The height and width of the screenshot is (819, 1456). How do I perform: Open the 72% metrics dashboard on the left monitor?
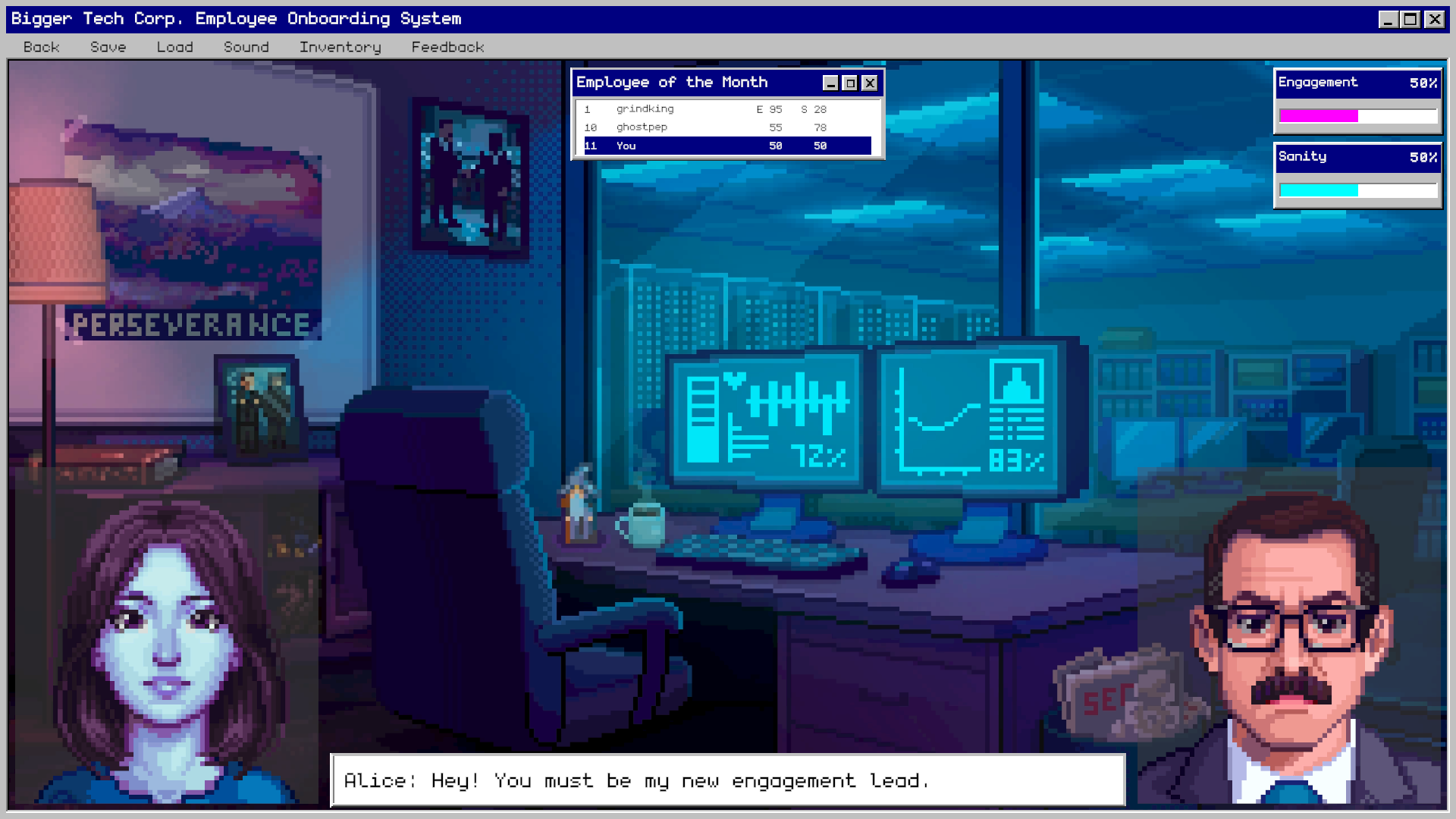pos(766,417)
